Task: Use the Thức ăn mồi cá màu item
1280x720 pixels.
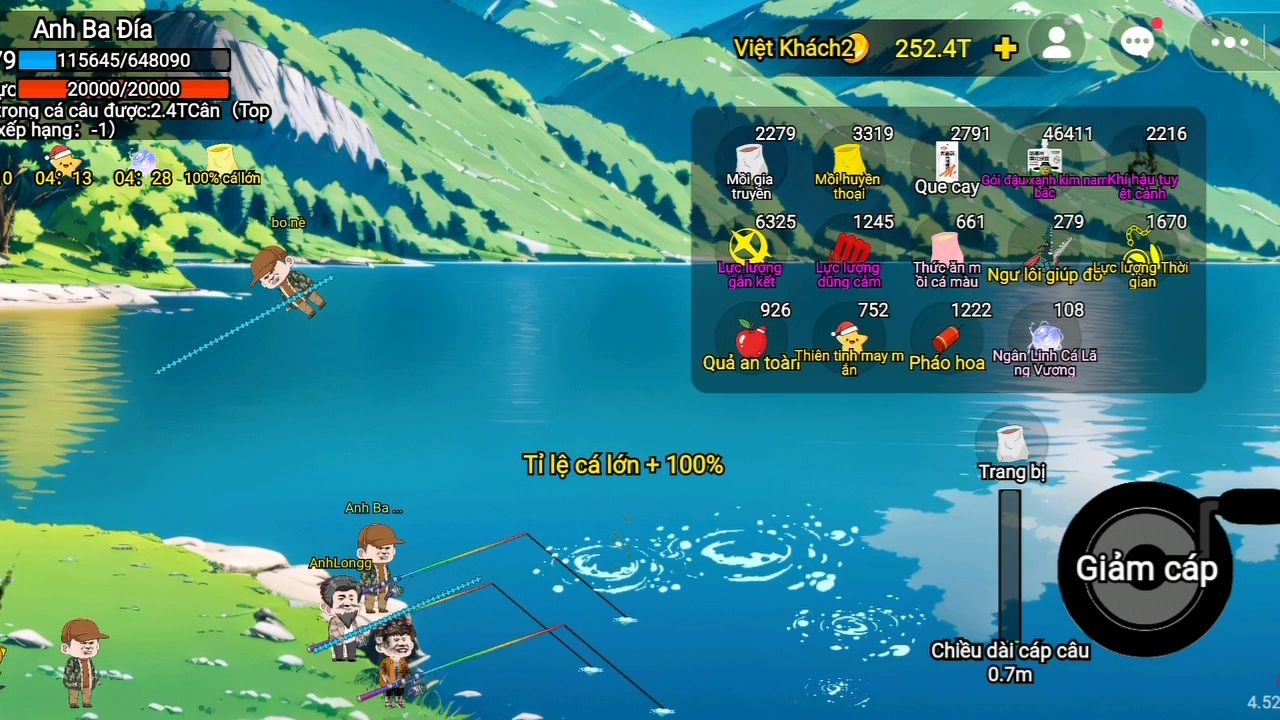Action: (x=946, y=252)
